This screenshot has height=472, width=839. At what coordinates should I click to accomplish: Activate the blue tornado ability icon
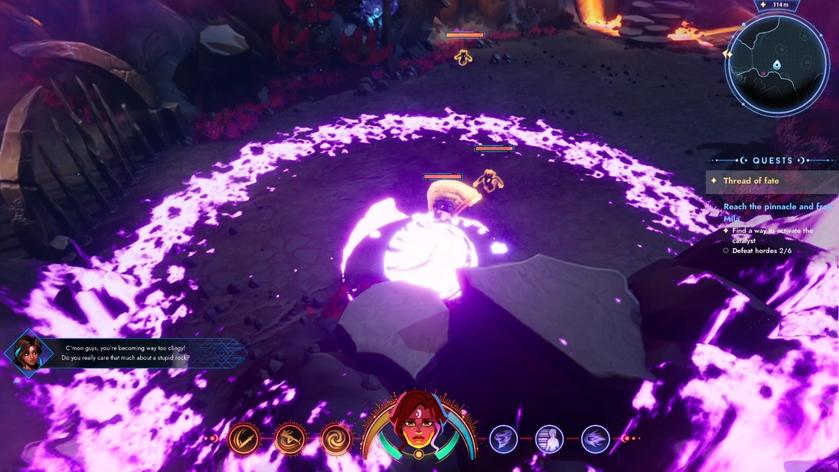coord(503,438)
